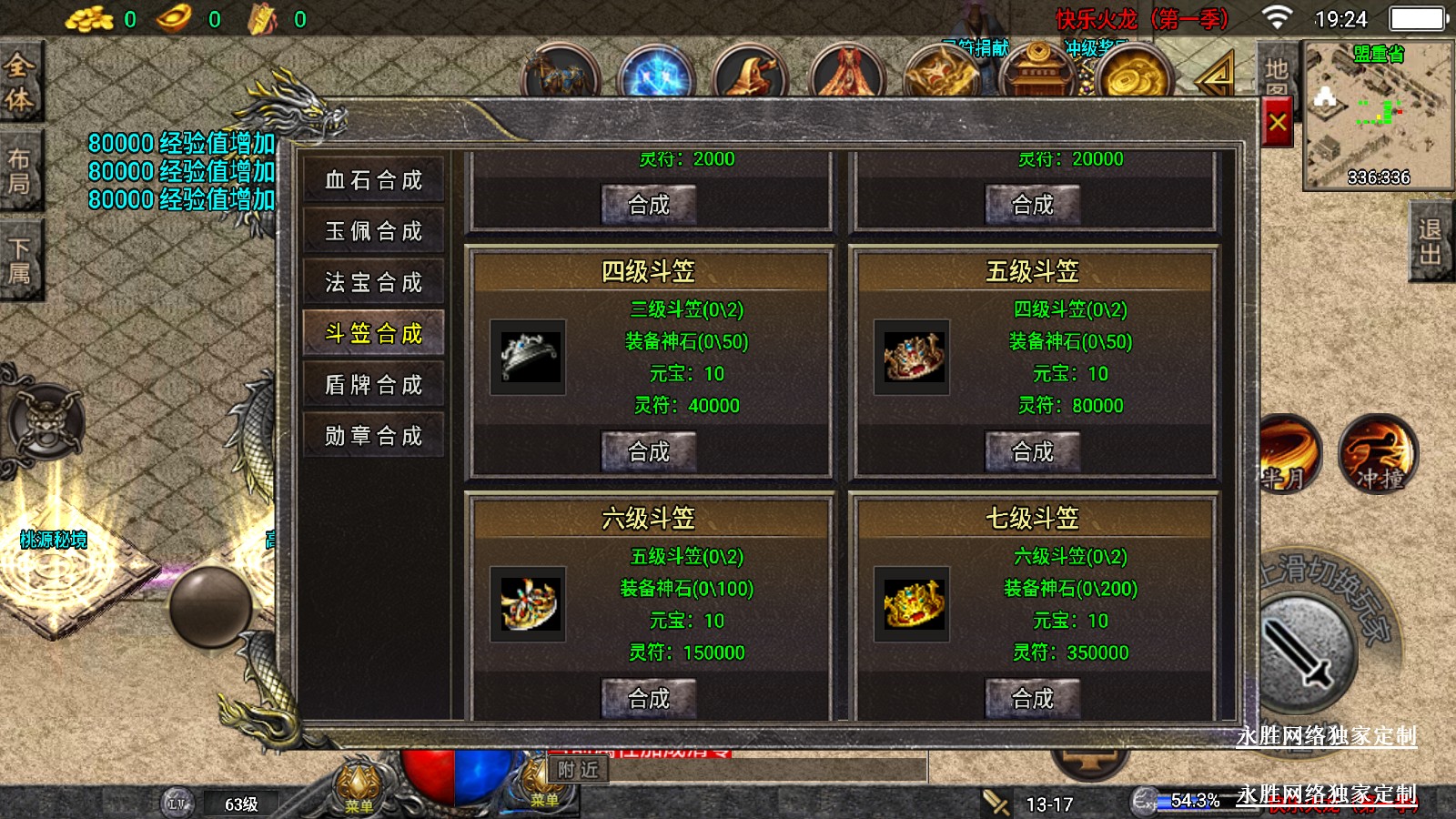Image resolution: width=1456 pixels, height=819 pixels.
Task: Activate the 冲撞 charge skill
Action: (1378, 454)
